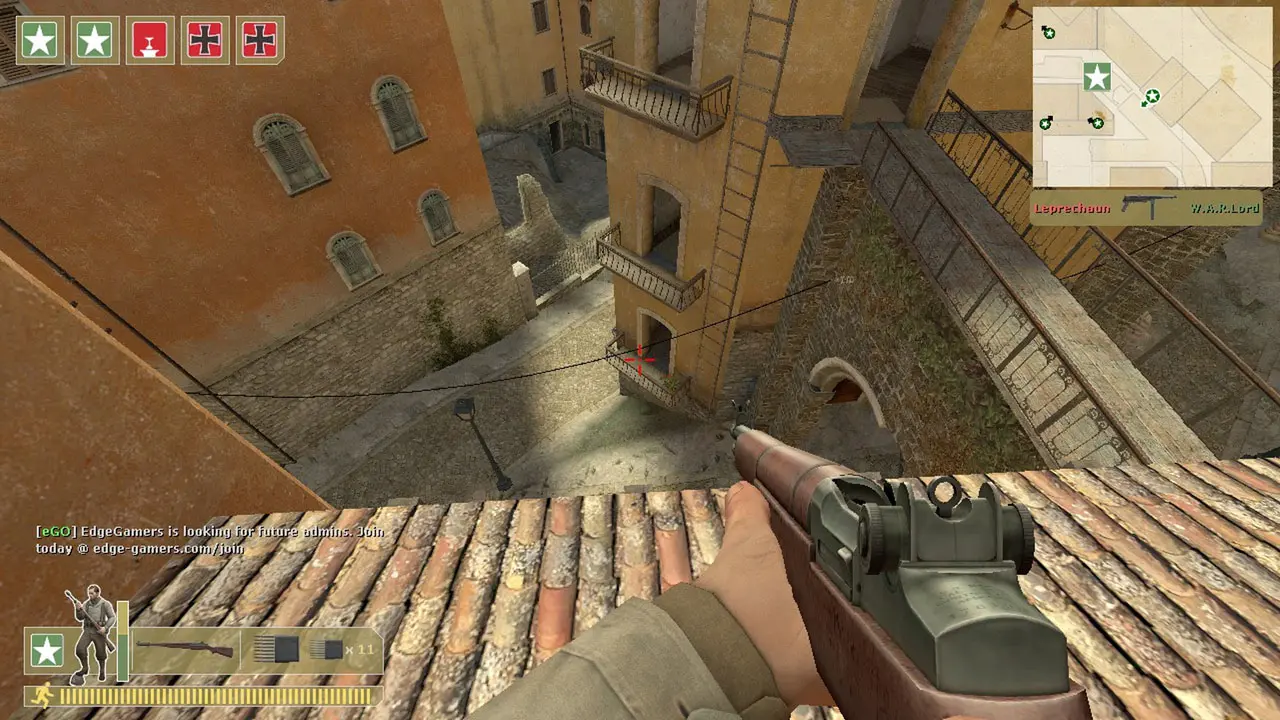Click the Leprechaun kill feed entry
The image size is (1280, 720).
click(x=1072, y=209)
